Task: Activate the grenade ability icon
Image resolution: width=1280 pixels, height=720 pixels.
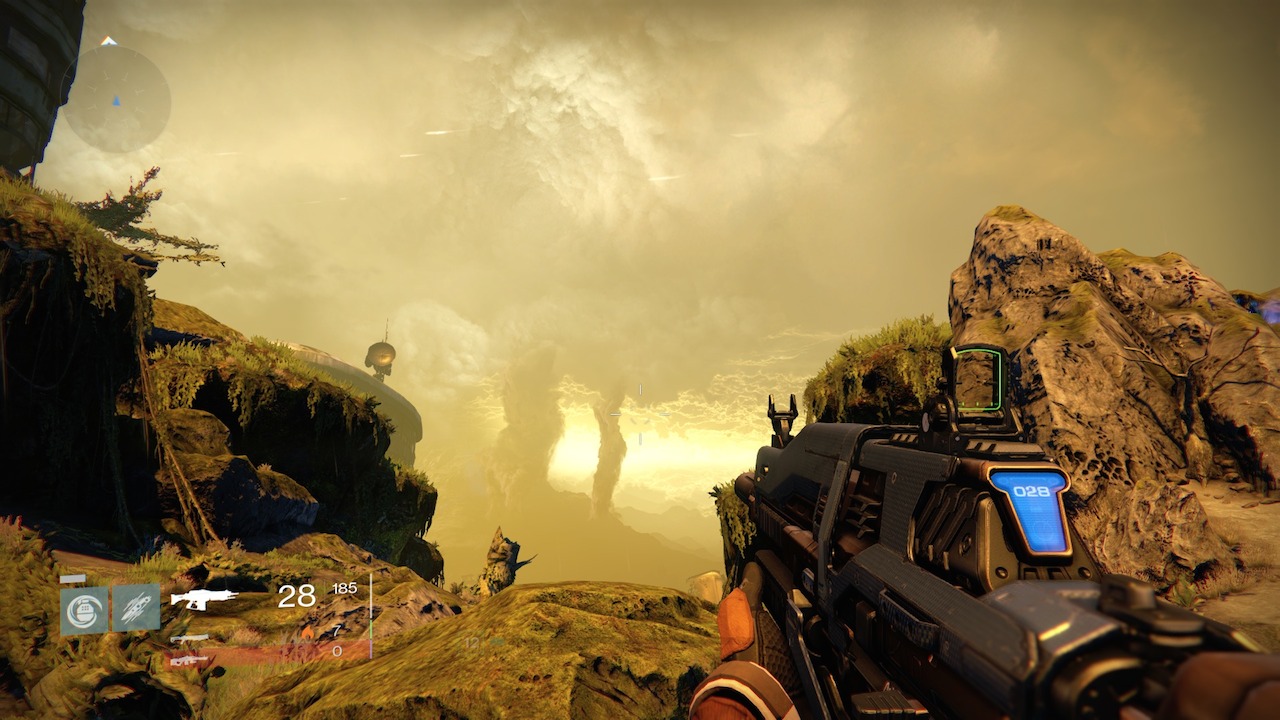Action: pos(84,609)
